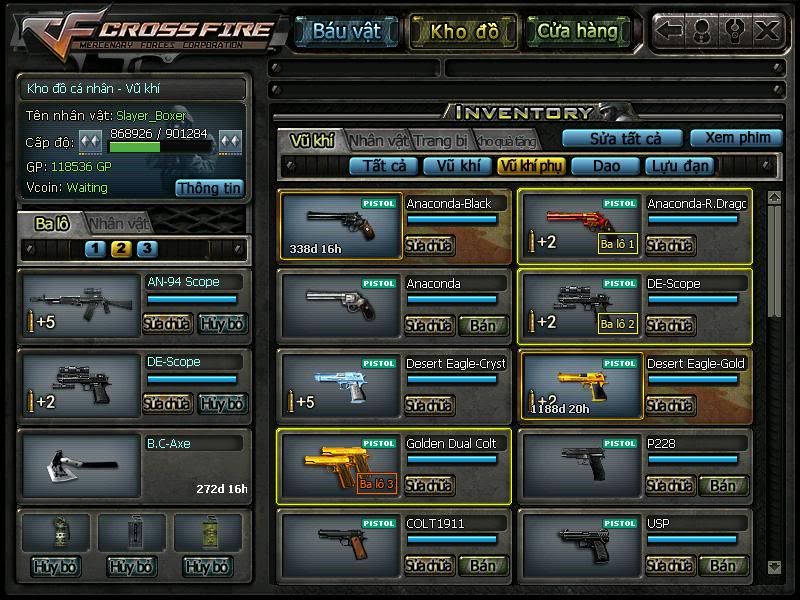Choose the Golden Dual Colt item

point(341,466)
